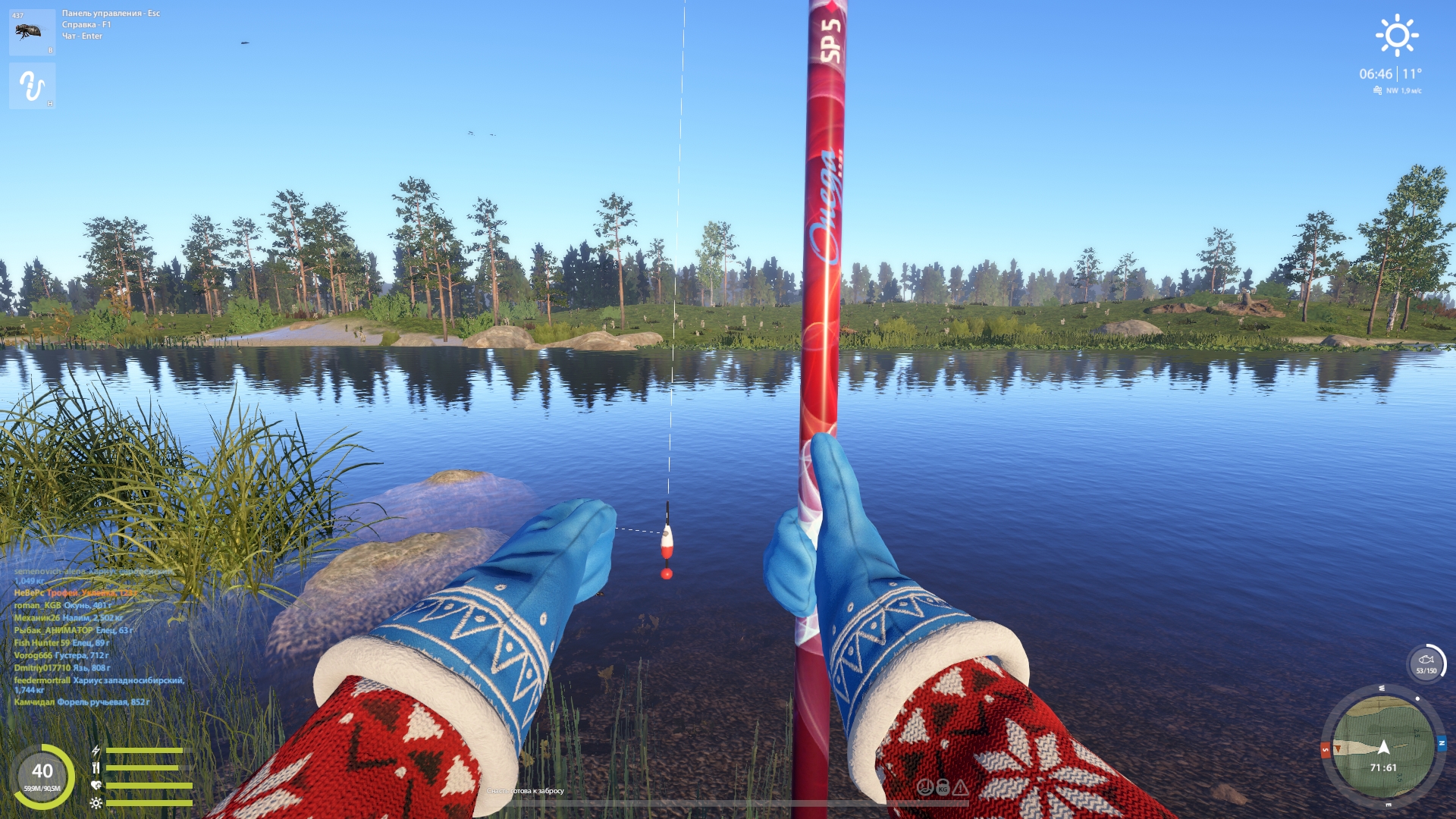Click the warning triangle indicator icon

point(961,788)
